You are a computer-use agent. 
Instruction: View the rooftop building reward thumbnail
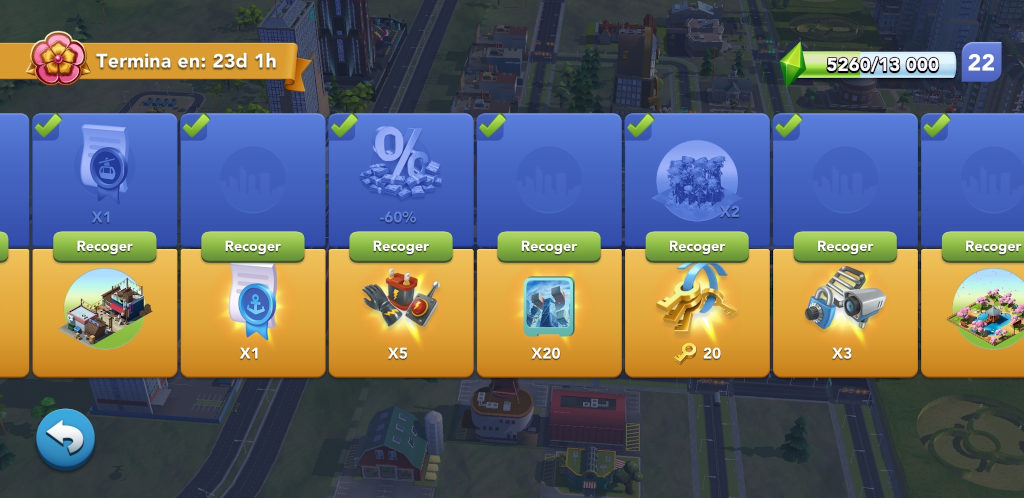click(104, 308)
